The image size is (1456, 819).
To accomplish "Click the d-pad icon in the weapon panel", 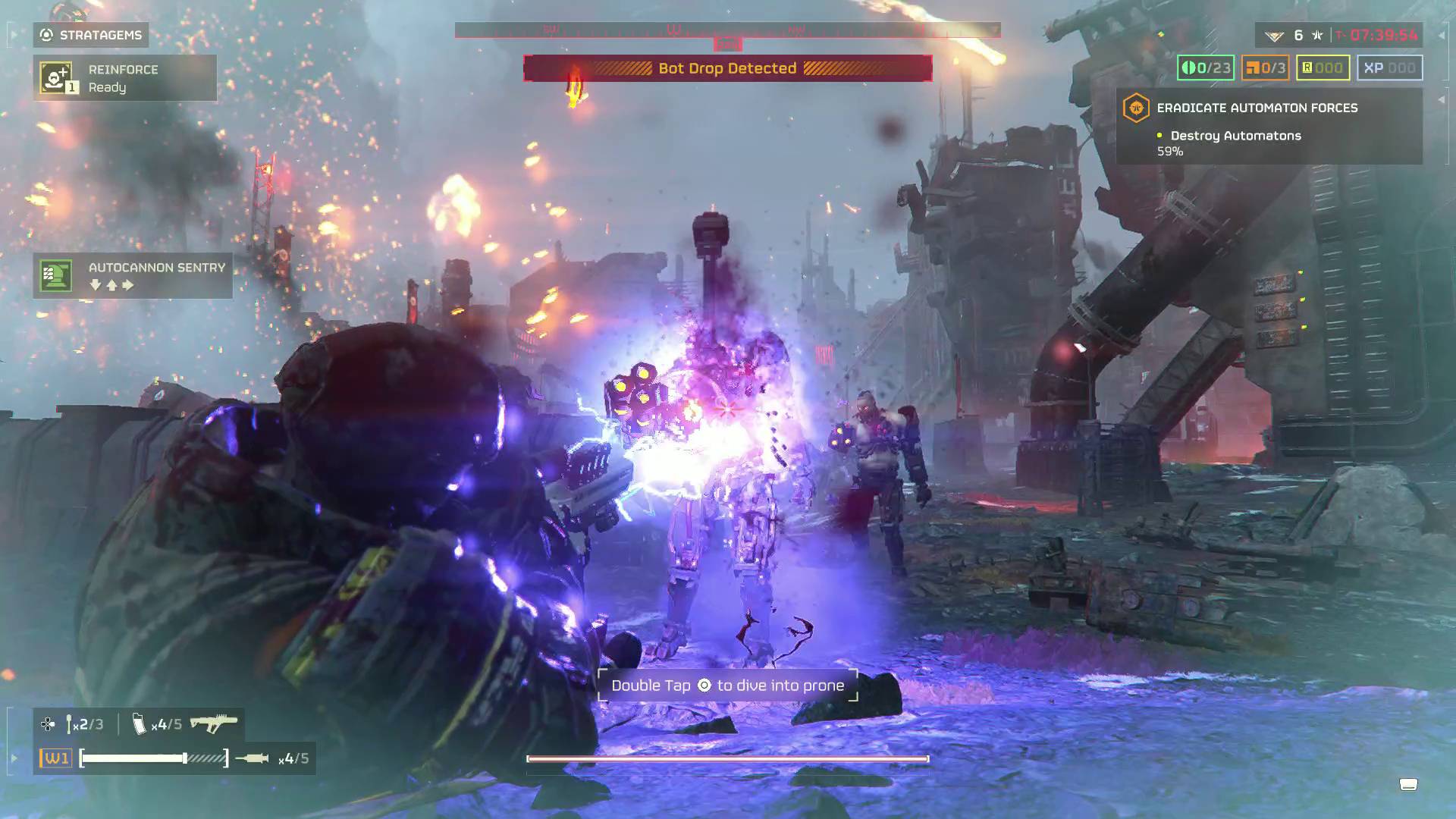I will tap(47, 723).
